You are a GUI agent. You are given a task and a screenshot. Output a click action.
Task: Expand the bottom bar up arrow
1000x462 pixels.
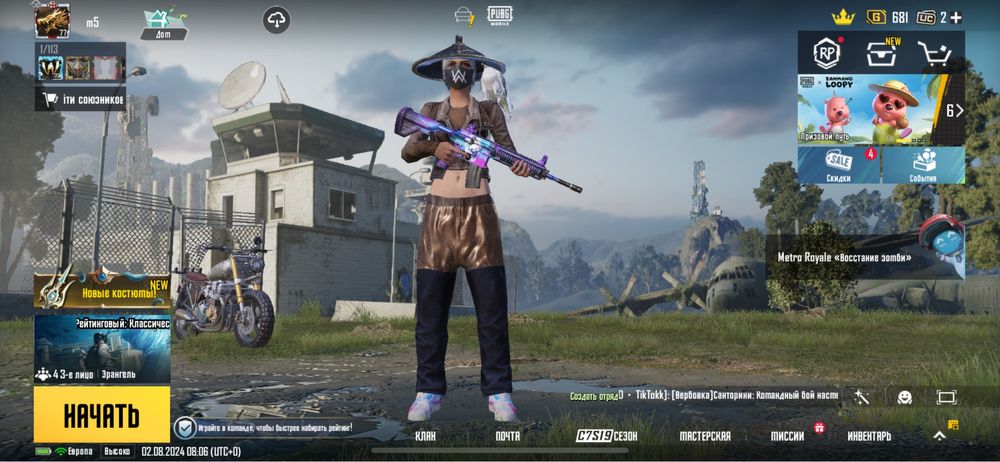(939, 435)
